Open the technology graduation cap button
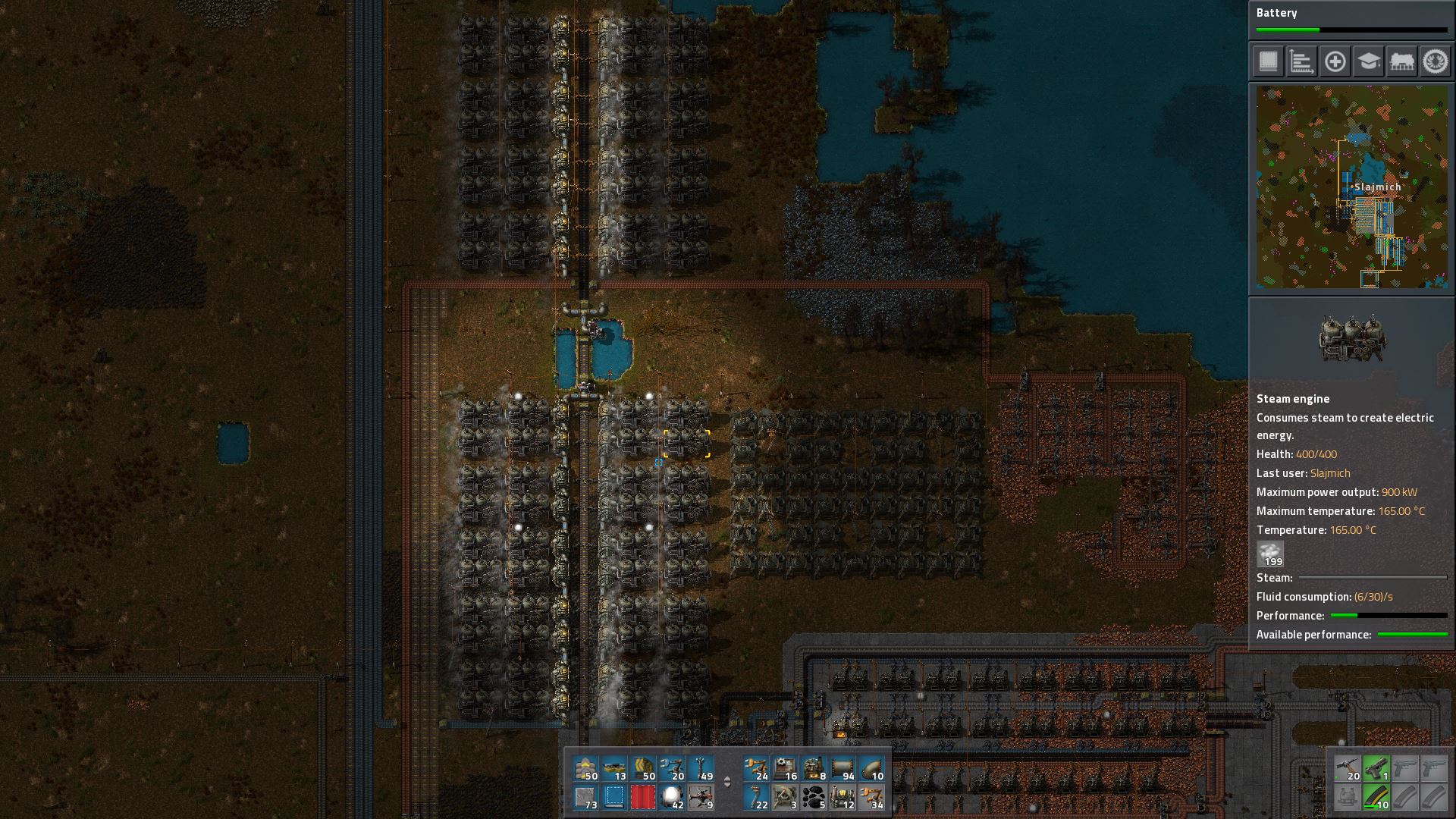The width and height of the screenshot is (1456, 819). point(1368,61)
